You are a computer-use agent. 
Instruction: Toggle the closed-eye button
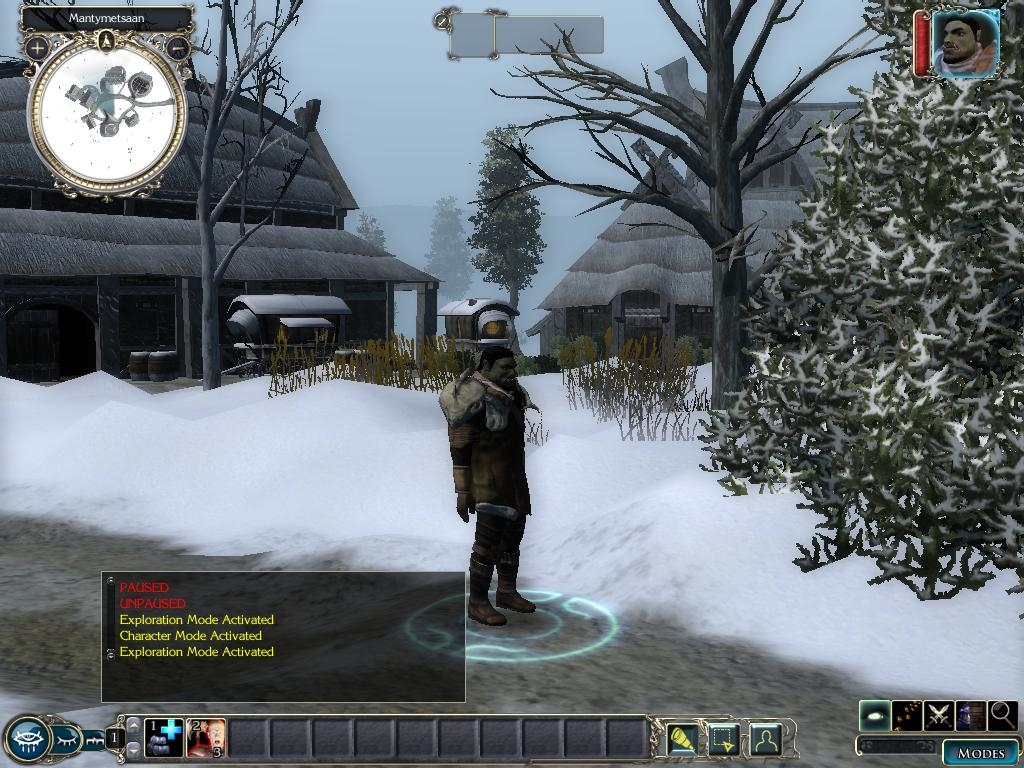[68, 740]
